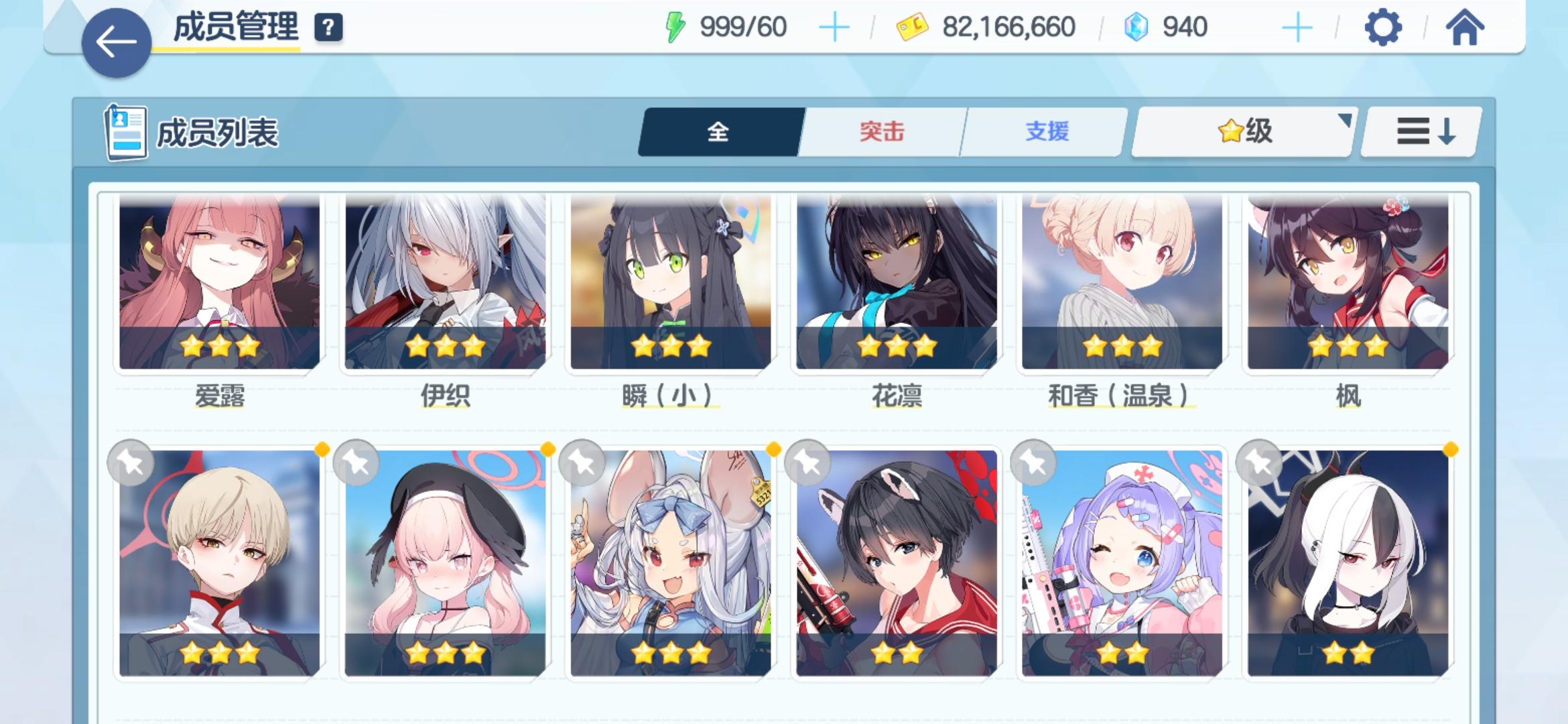The height and width of the screenshot is (724, 1568).
Task: Switch to the 支援 tab
Action: click(x=1045, y=132)
